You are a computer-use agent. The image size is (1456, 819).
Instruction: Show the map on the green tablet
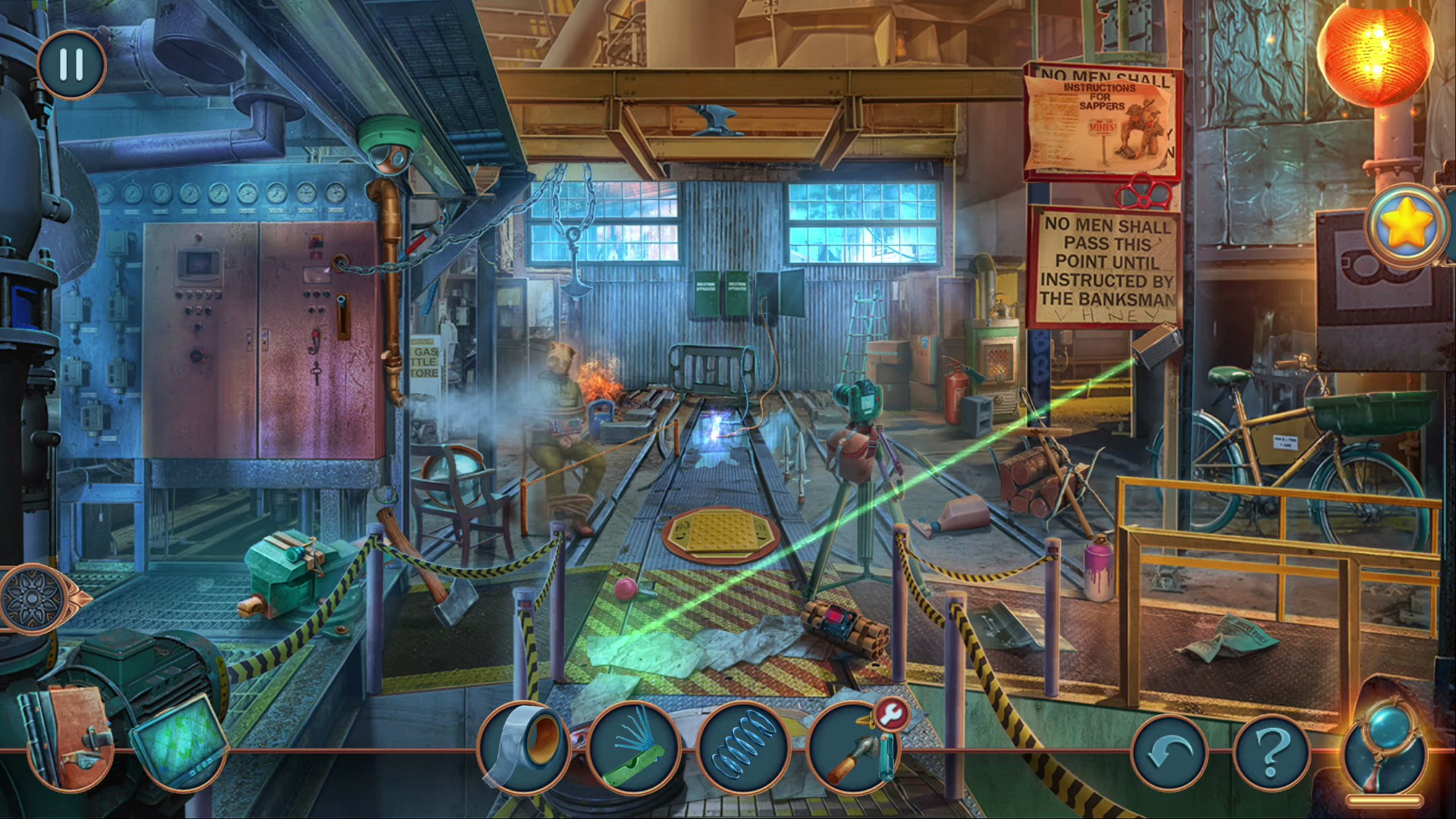(x=180, y=739)
